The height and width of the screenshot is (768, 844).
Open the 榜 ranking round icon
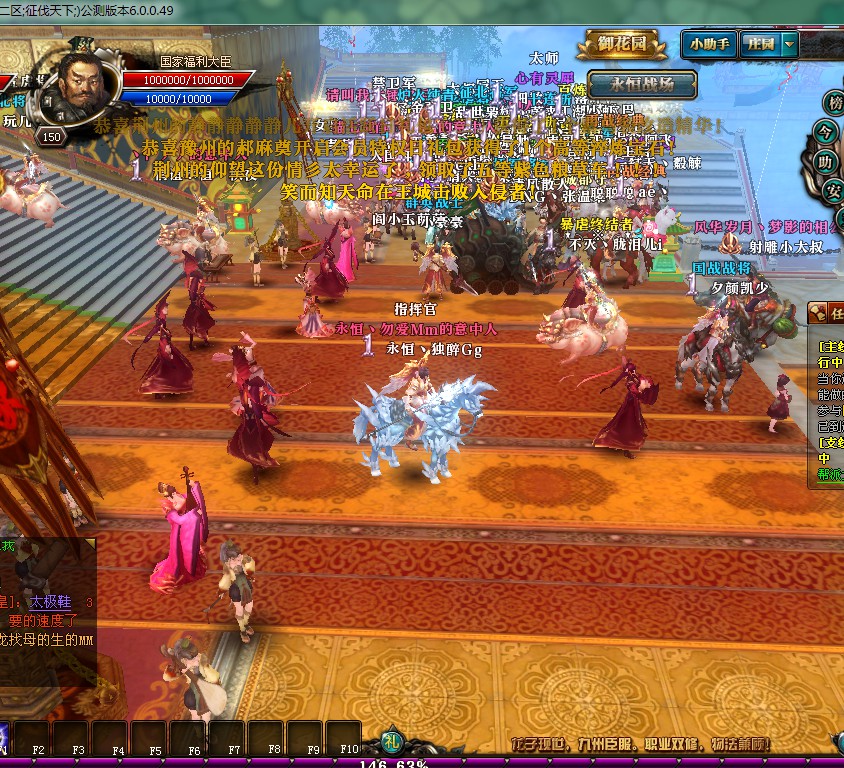tap(833, 103)
